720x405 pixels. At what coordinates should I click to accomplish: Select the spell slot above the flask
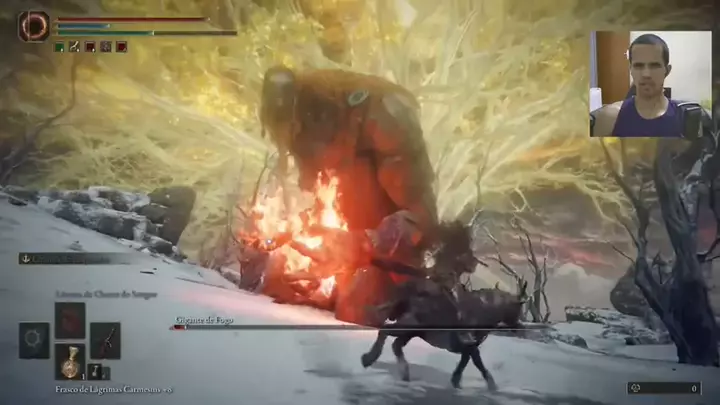tap(69, 319)
